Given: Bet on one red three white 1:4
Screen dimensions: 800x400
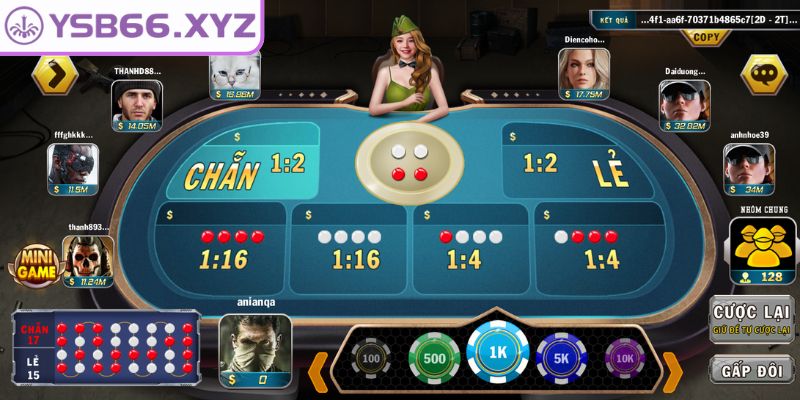Looking at the screenshot, I should (x=471, y=248).
